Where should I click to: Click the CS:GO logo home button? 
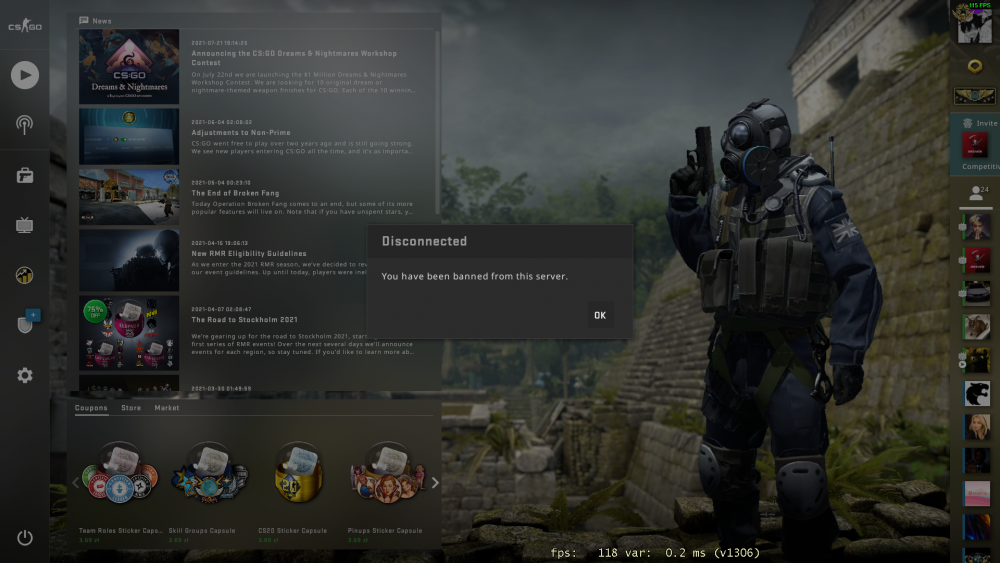[x=25, y=26]
